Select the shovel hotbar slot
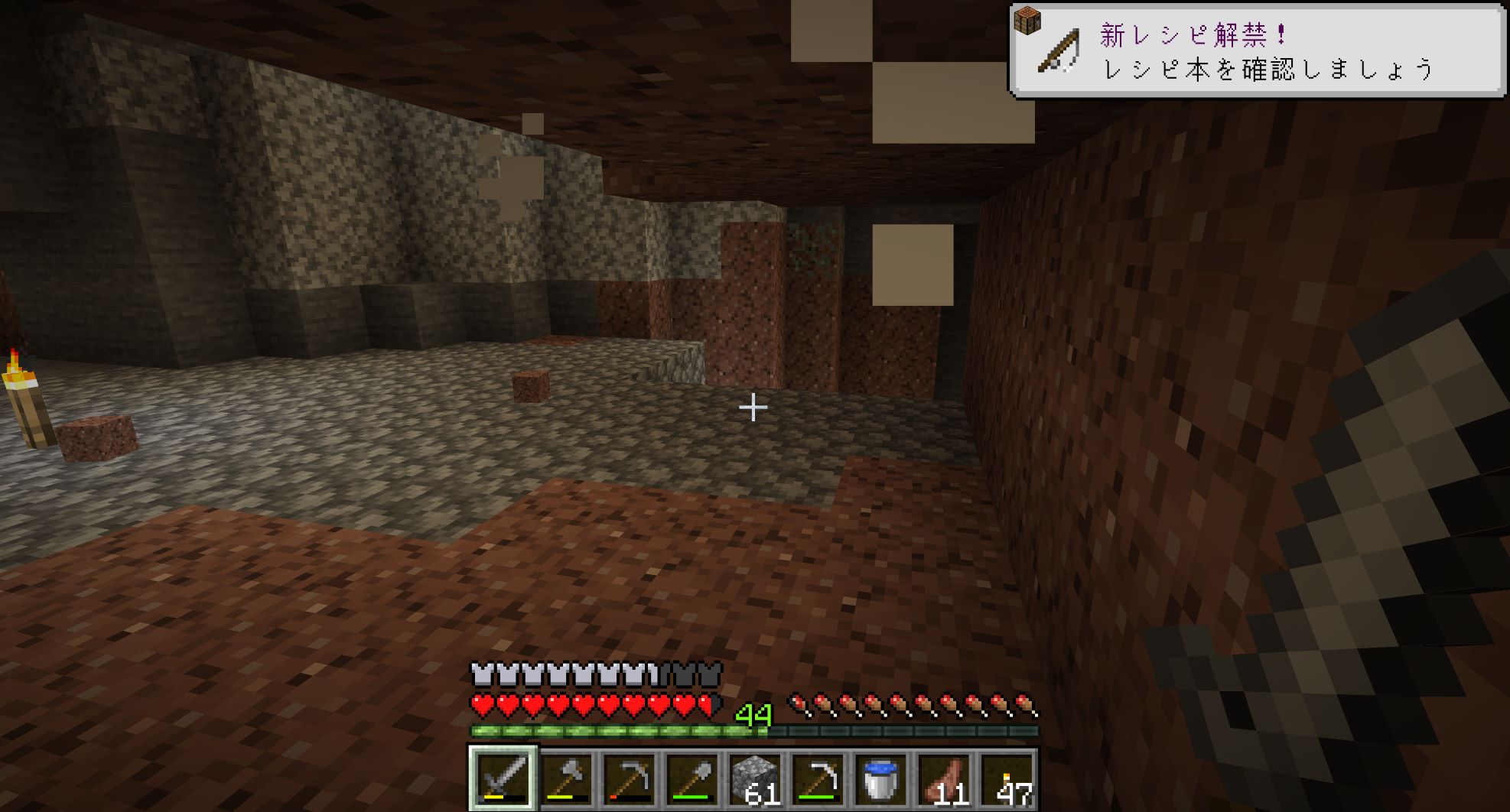The height and width of the screenshot is (812, 1510). coord(692,778)
